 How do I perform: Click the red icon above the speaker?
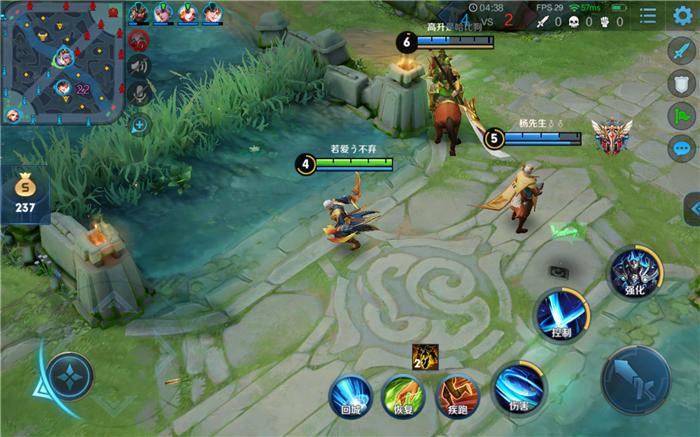[139, 40]
